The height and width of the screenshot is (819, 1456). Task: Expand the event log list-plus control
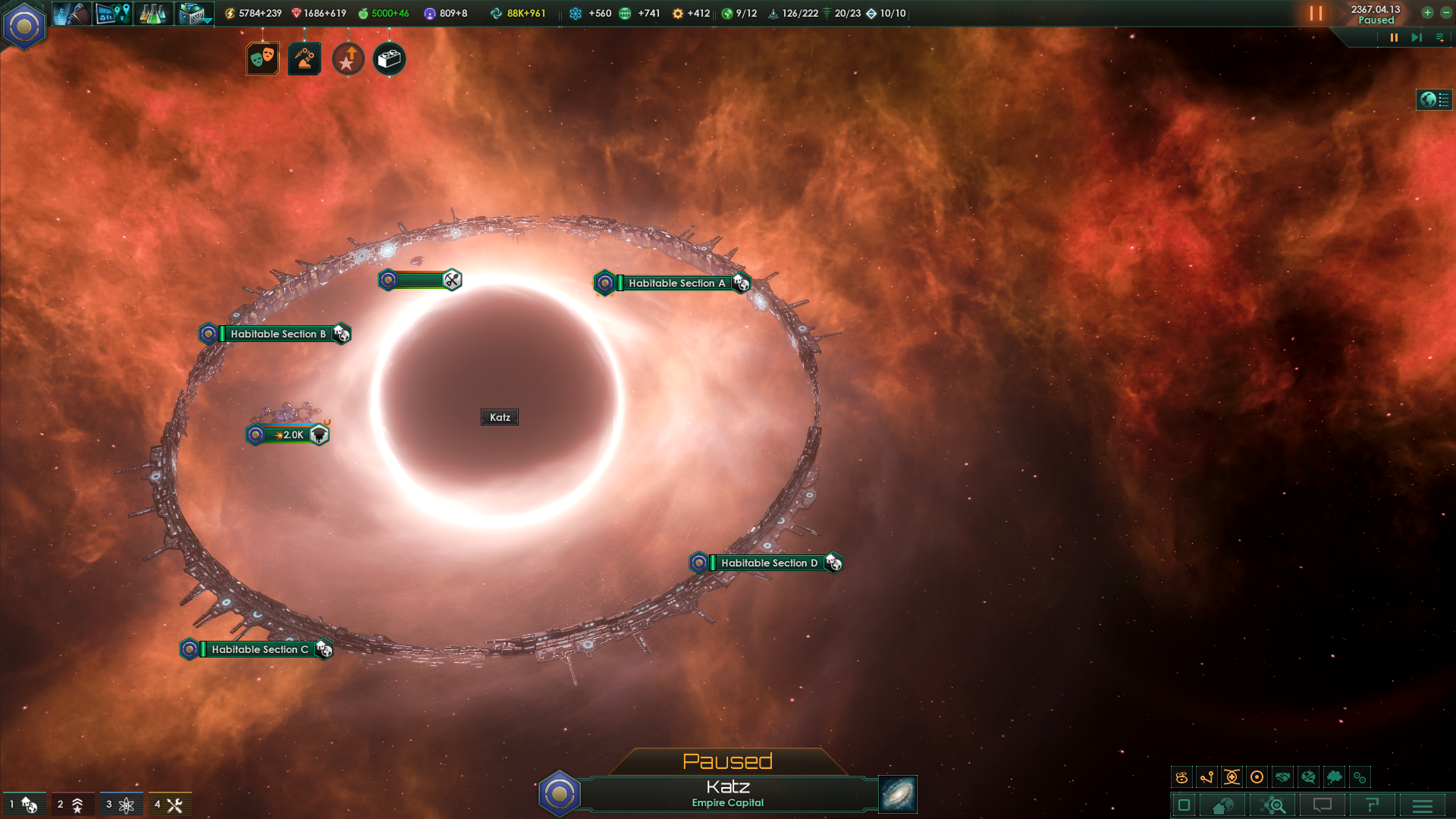point(1439,37)
